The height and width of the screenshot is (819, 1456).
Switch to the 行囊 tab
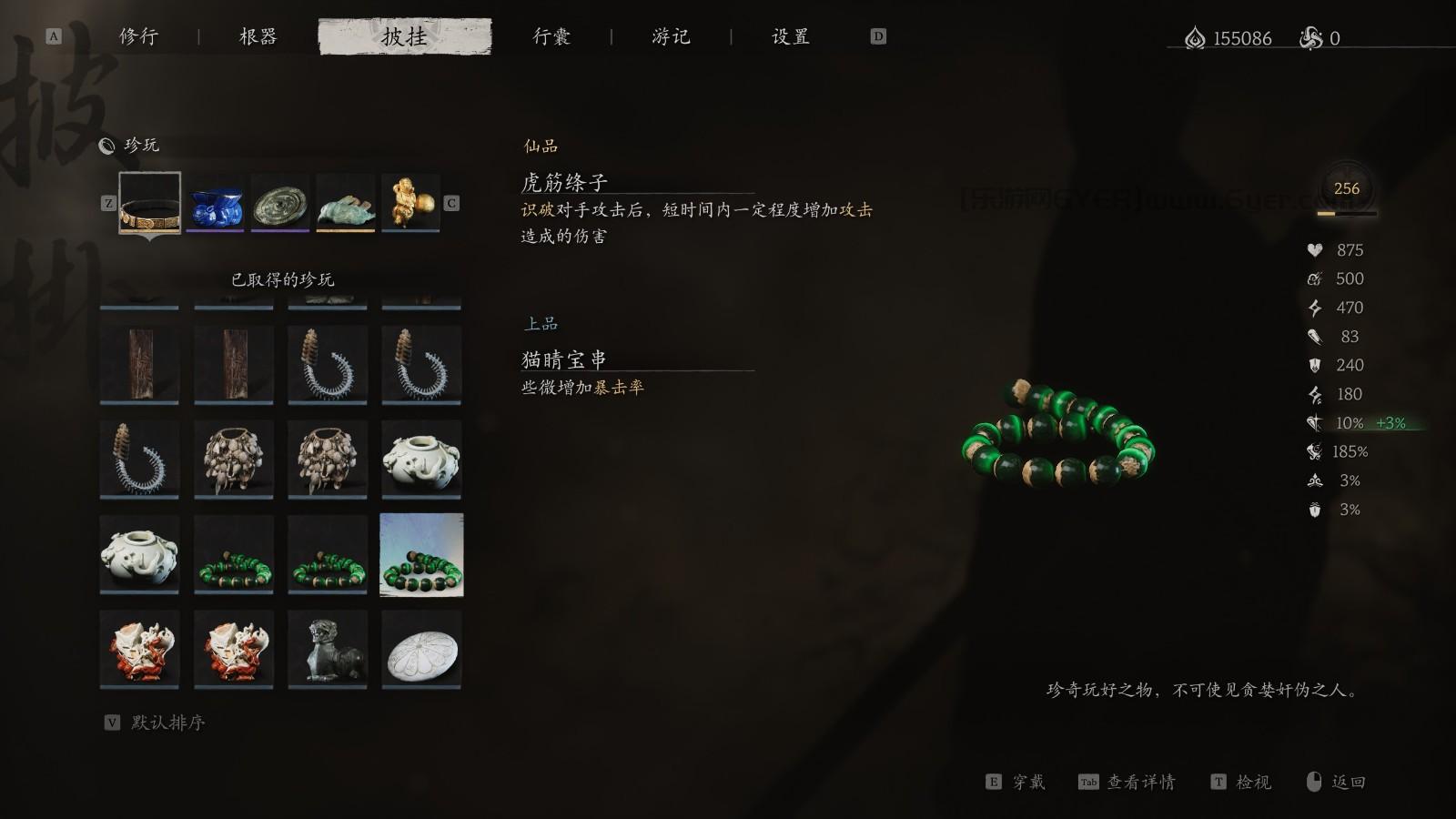pos(551,36)
